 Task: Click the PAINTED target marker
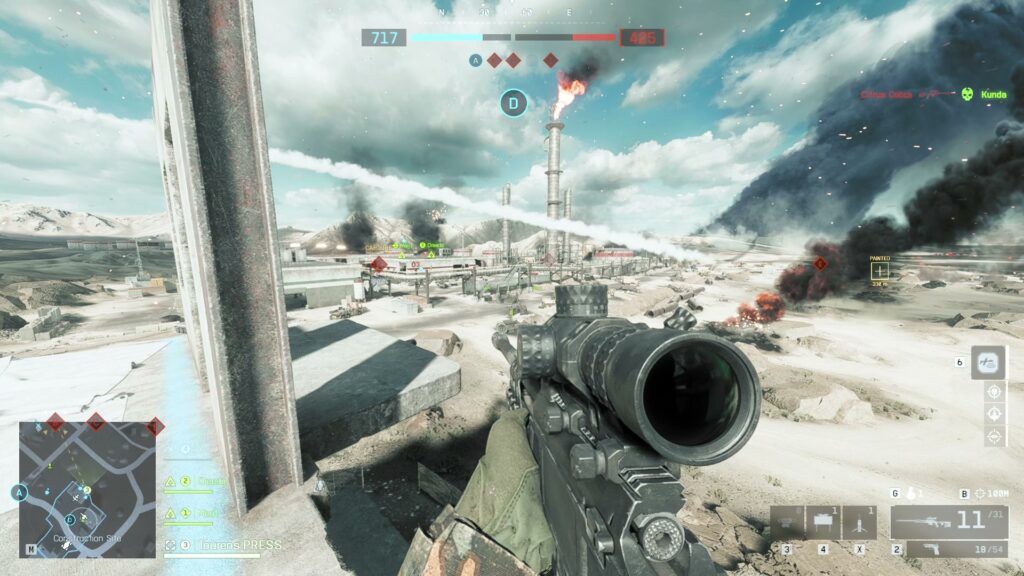(x=880, y=270)
